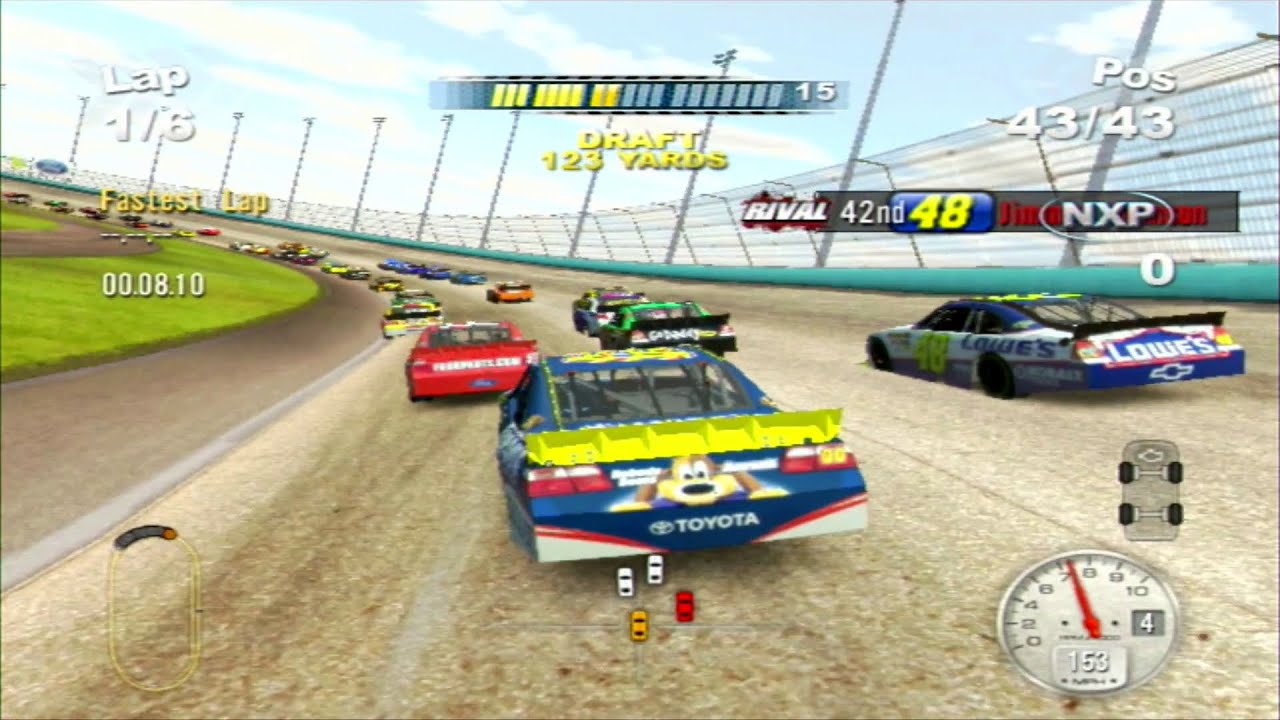Select the engine icon on the damage display
This screenshot has height=720, width=1280.
coord(1151,455)
